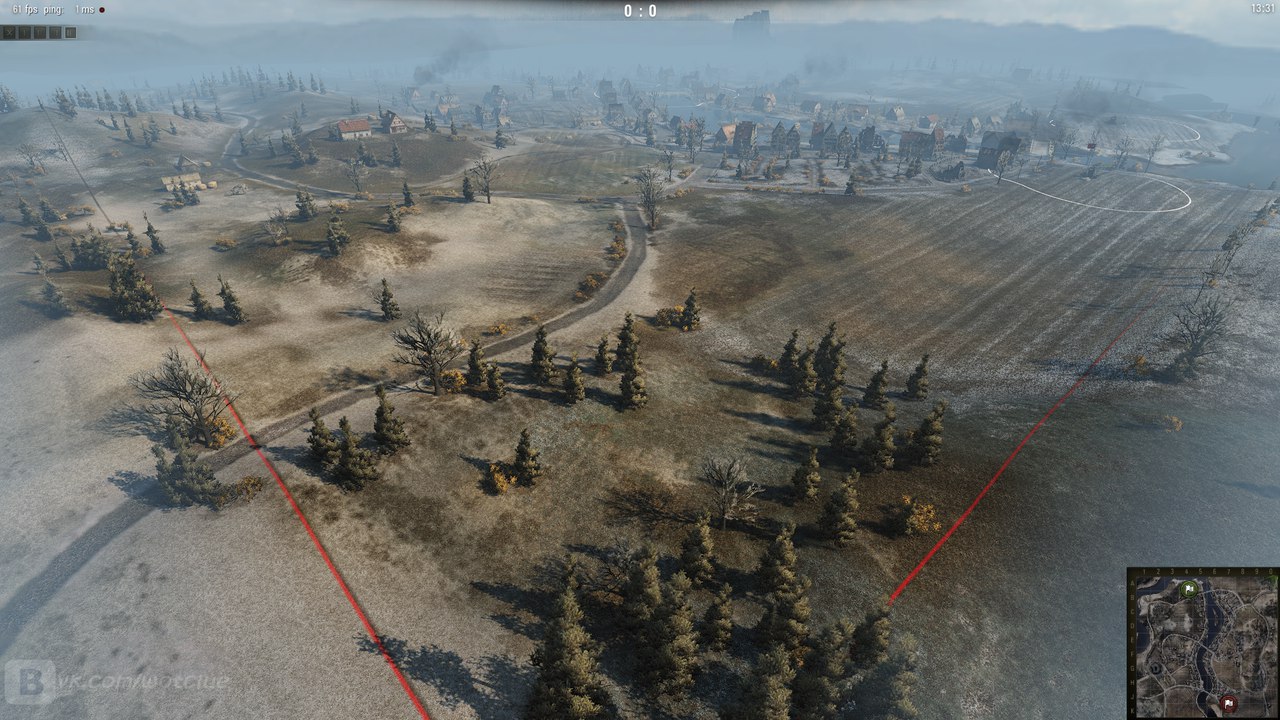1280x720 pixels.
Task: Select the green base flag on minimap
Action: point(1189,589)
